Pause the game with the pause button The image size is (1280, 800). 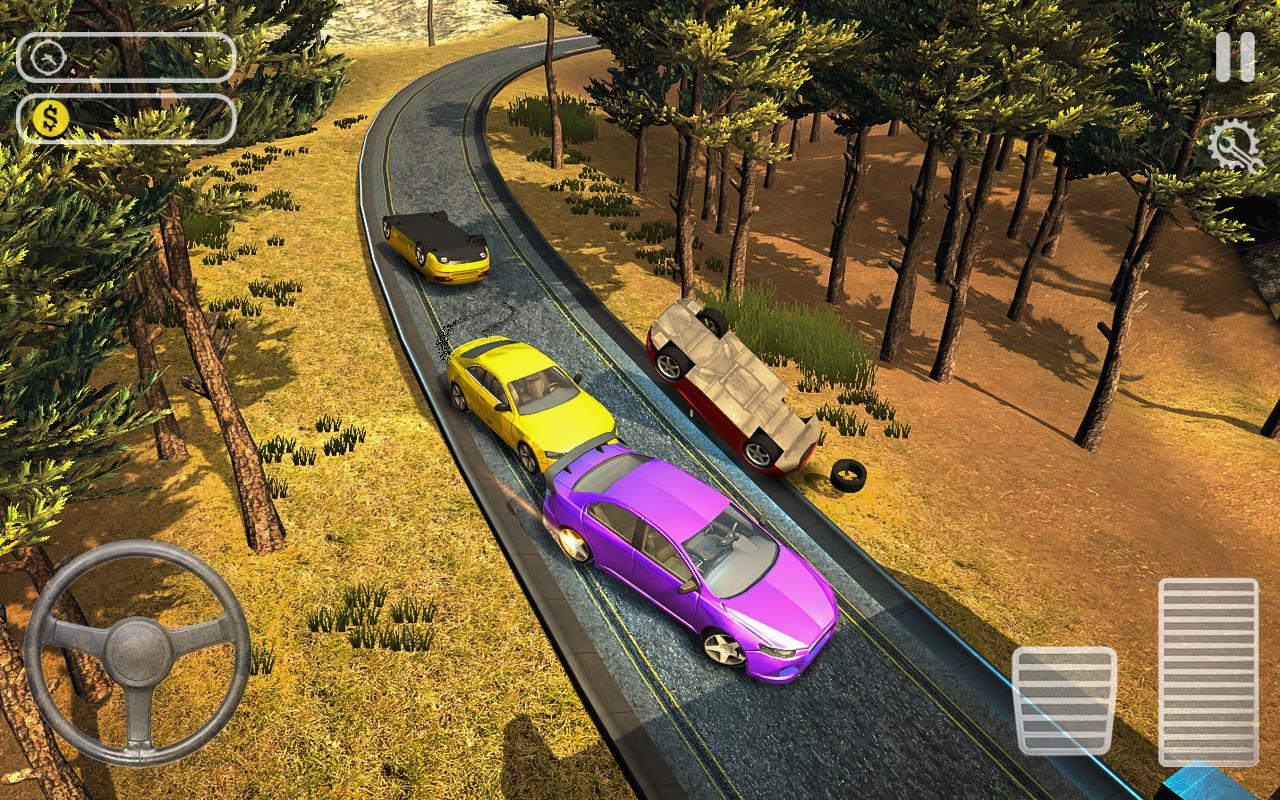pos(1235,57)
